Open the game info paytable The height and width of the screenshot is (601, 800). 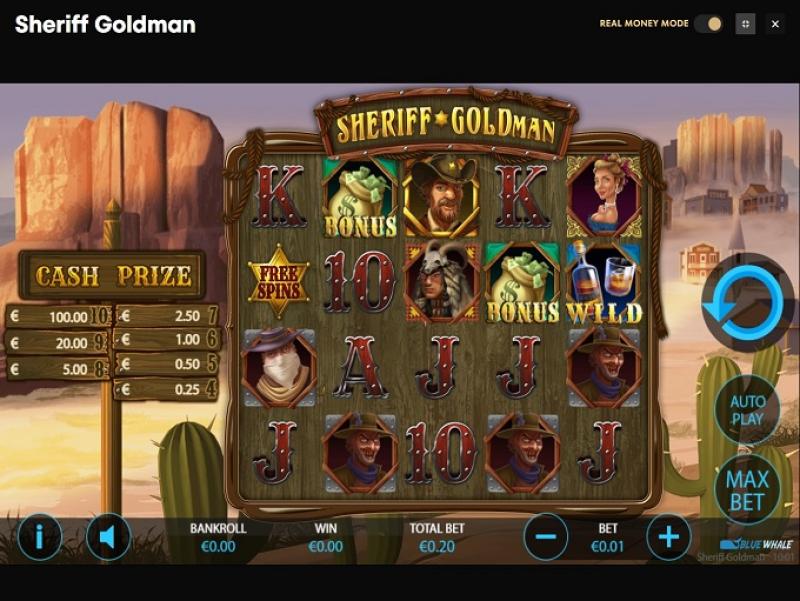click(40, 538)
